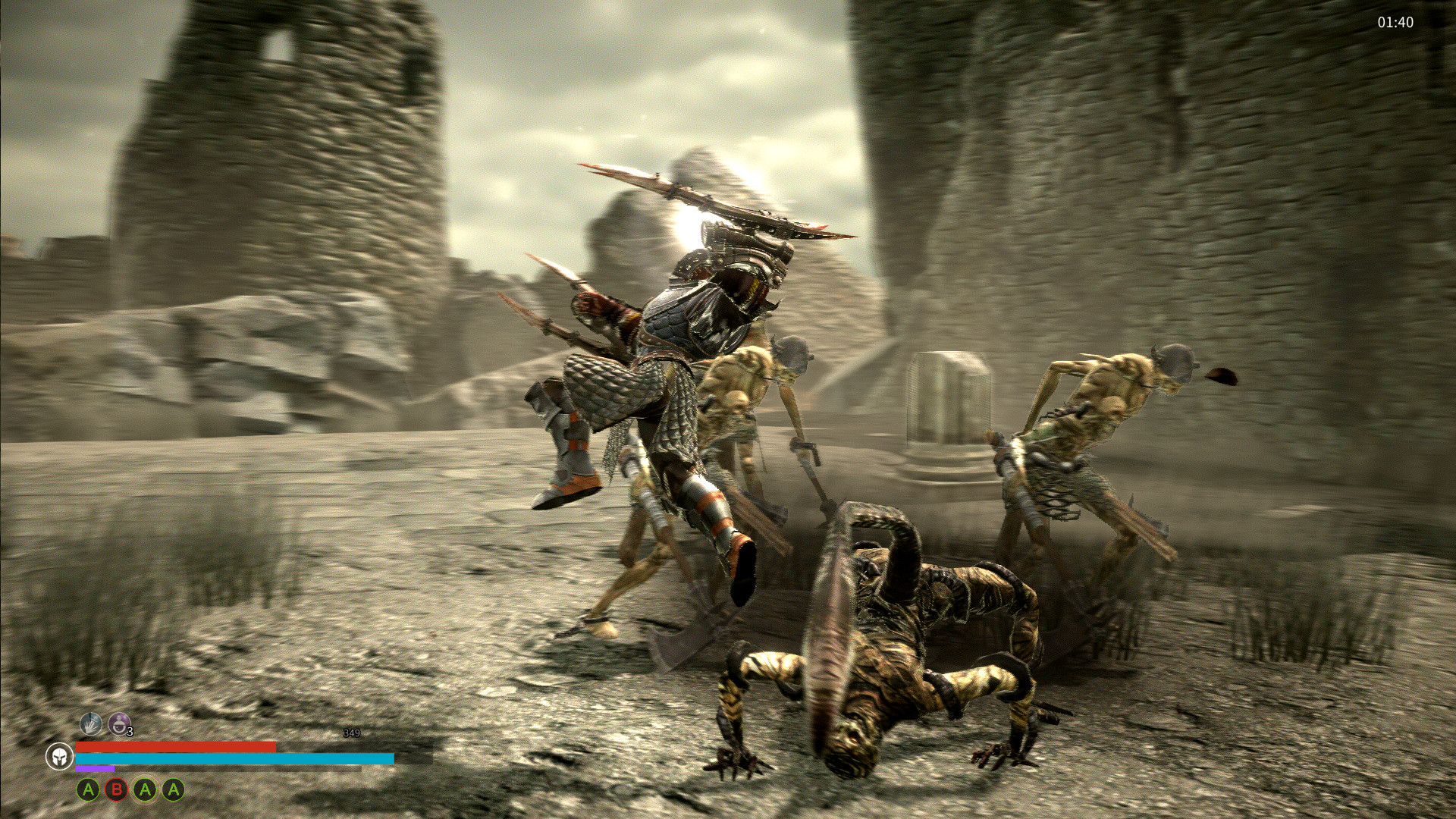Click the purple experience bar
This screenshot has width=1456, height=819.
coord(95,769)
